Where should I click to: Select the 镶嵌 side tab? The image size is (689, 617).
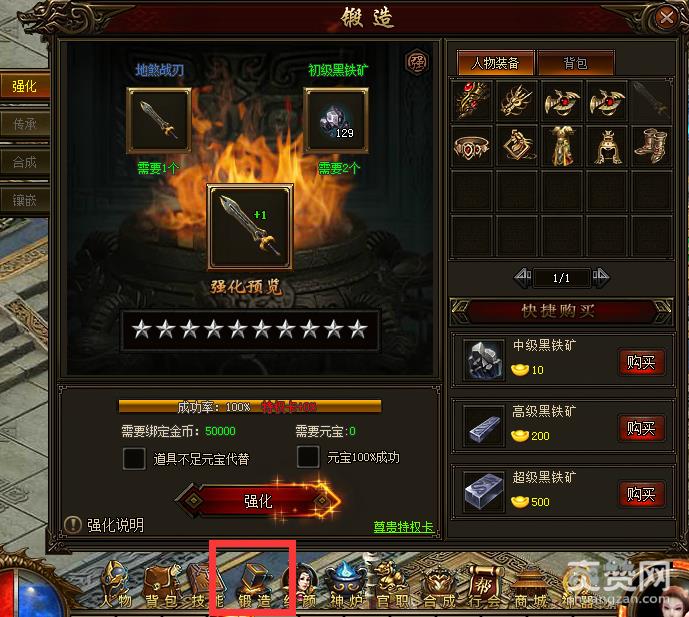point(24,200)
